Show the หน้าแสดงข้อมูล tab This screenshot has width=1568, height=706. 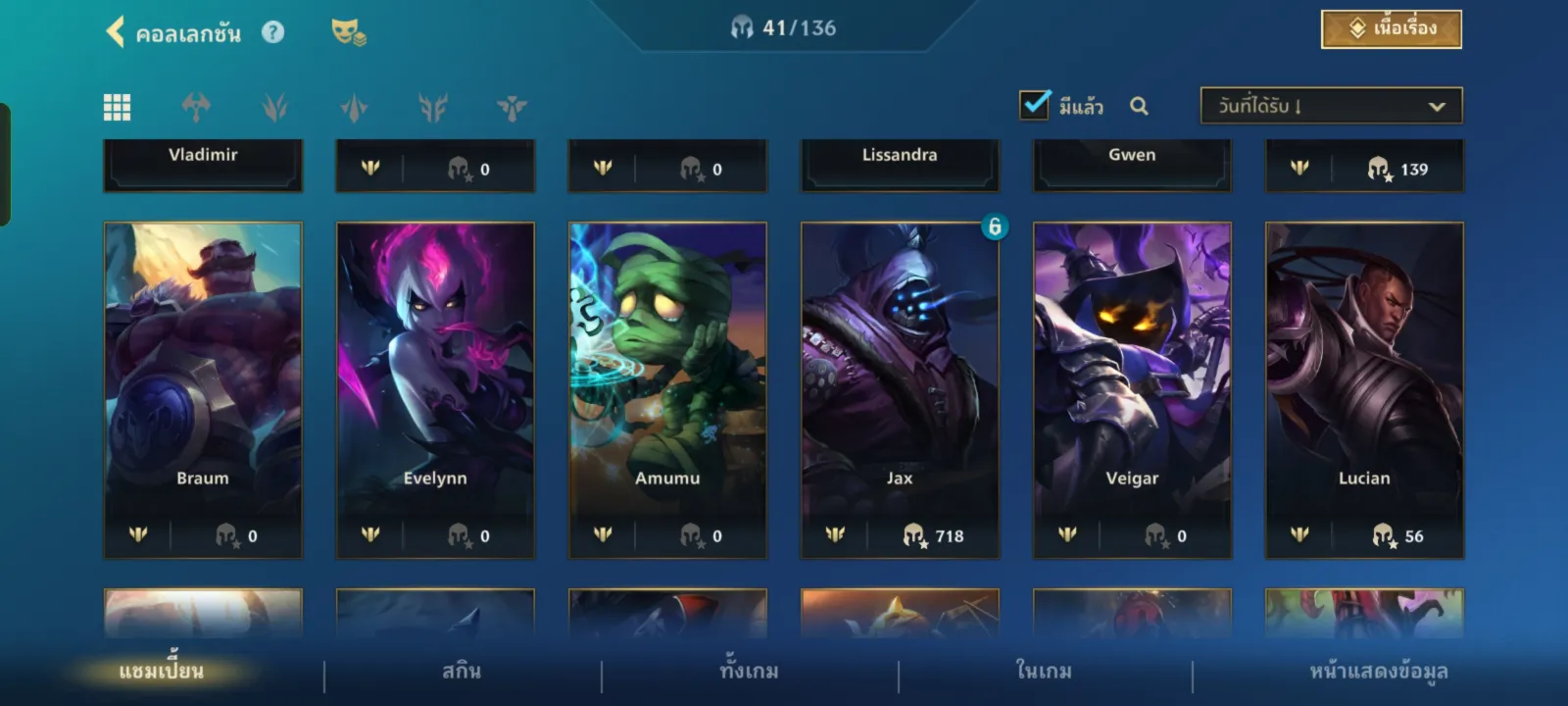click(x=1378, y=672)
